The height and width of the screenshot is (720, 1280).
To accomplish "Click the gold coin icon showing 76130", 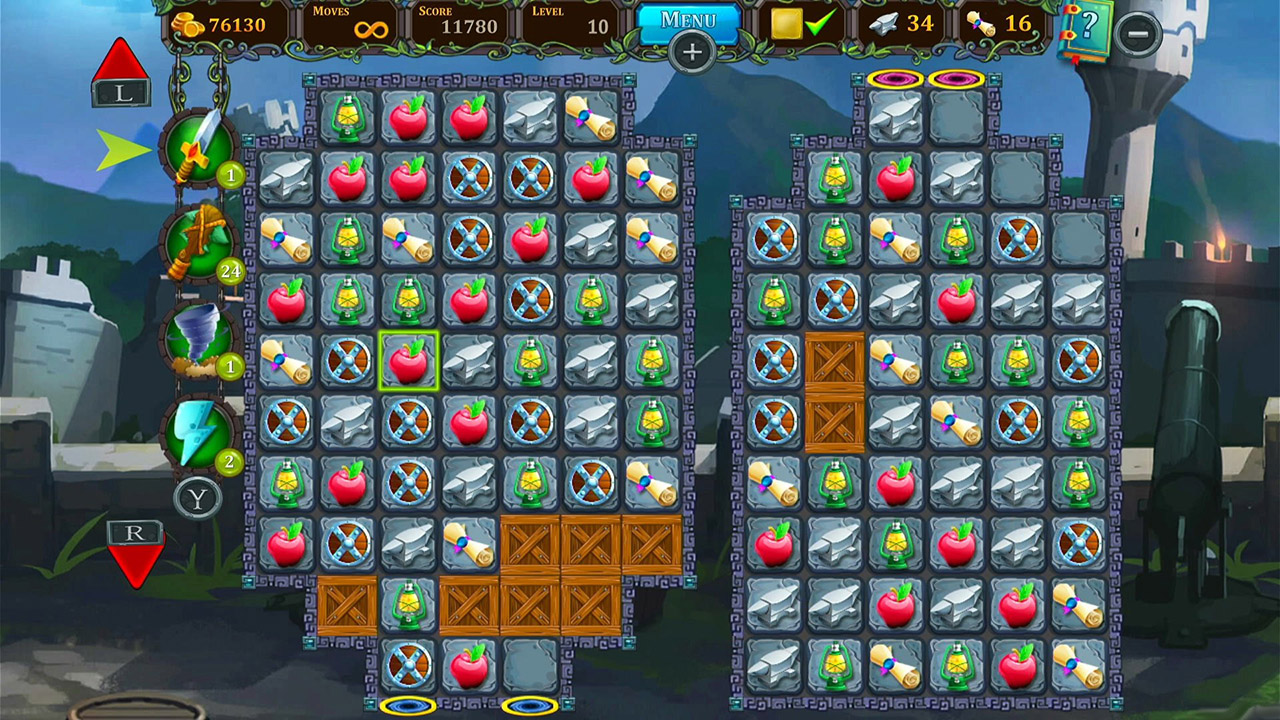I will pyautogui.click(x=186, y=25).
